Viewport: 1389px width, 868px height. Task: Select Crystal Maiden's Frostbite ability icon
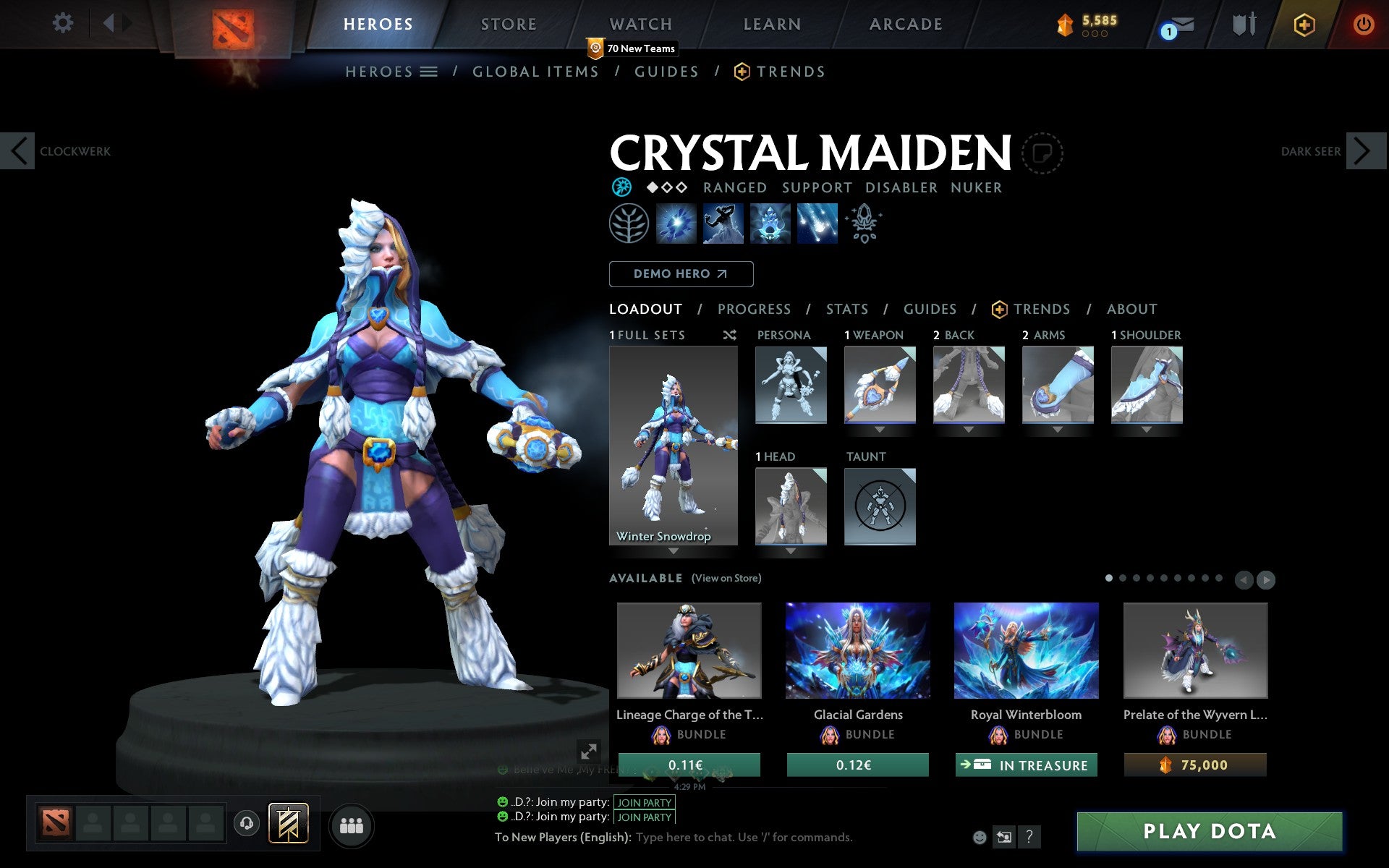coord(722,224)
